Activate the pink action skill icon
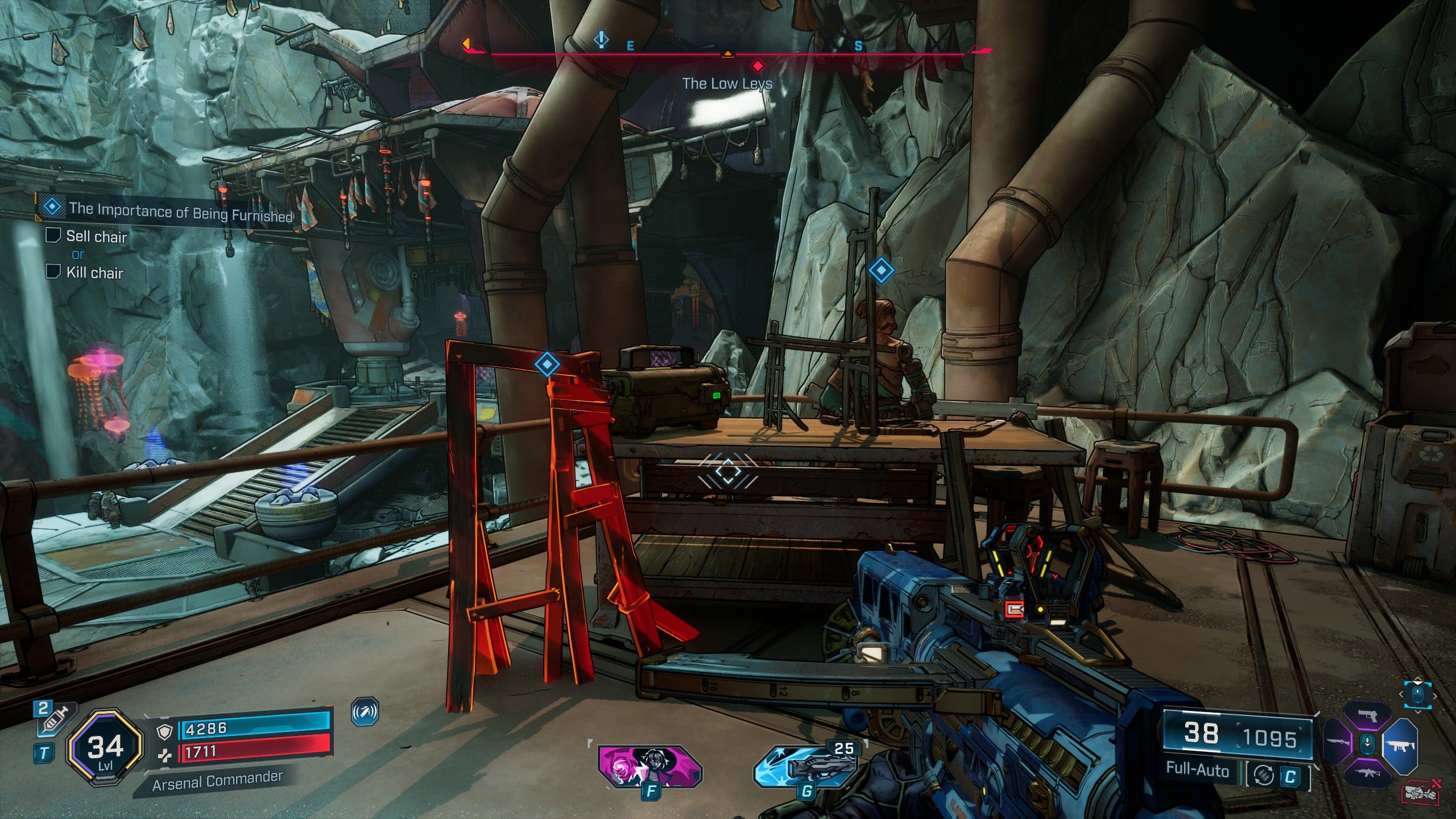 pos(650,767)
